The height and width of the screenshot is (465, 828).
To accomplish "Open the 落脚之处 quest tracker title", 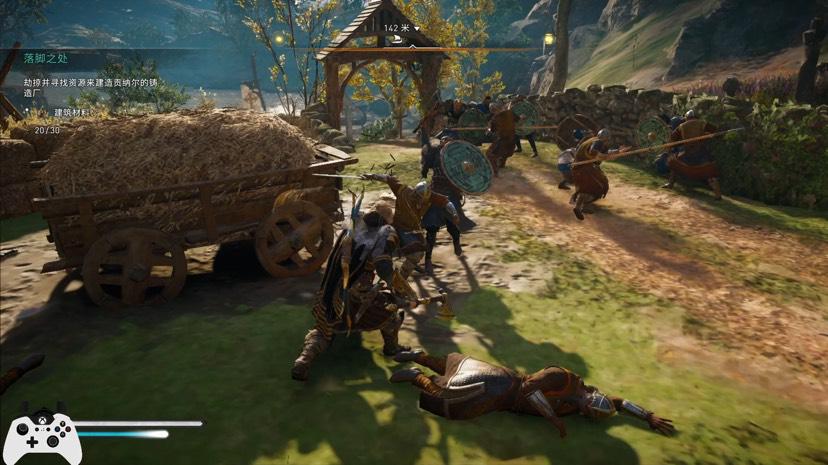I will pyautogui.click(x=48, y=59).
